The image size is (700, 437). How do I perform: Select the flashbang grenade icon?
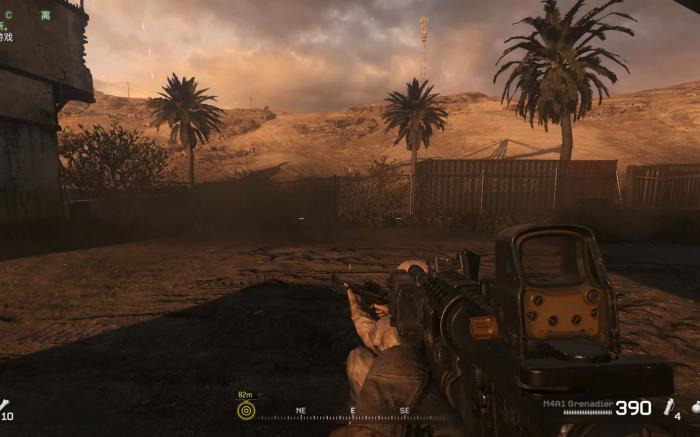click(669, 407)
